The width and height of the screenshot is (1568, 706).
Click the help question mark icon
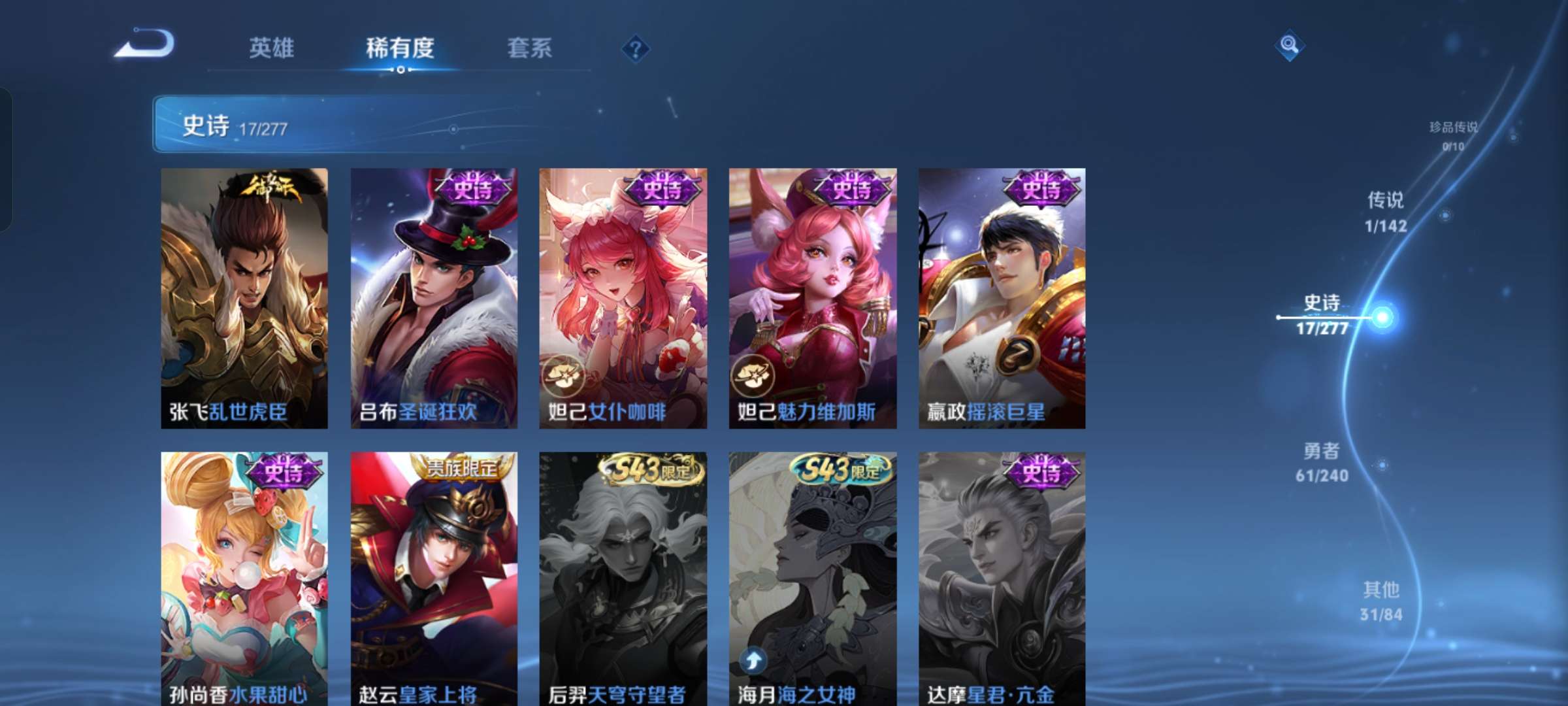637,49
